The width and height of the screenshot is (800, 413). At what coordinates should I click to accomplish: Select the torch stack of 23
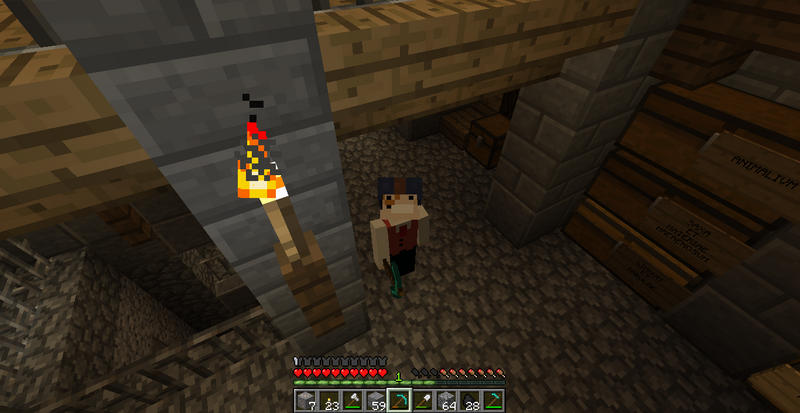pos(329,401)
